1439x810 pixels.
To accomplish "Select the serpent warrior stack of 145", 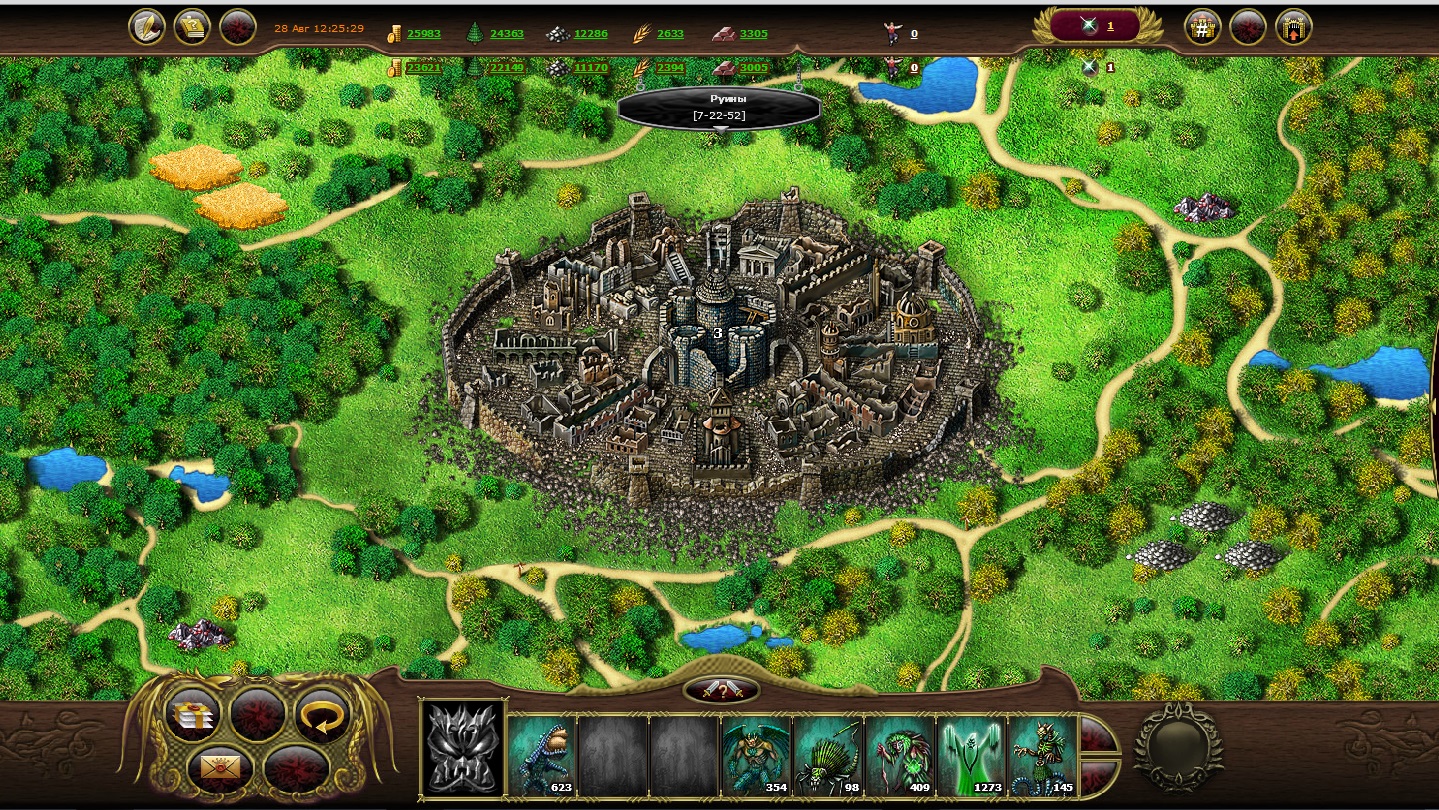I will (x=1043, y=755).
